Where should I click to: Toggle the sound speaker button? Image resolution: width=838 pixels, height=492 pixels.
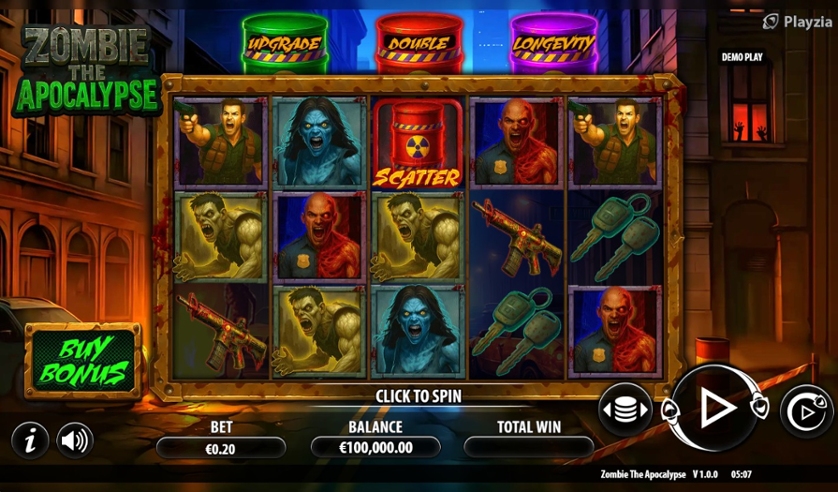coord(74,439)
